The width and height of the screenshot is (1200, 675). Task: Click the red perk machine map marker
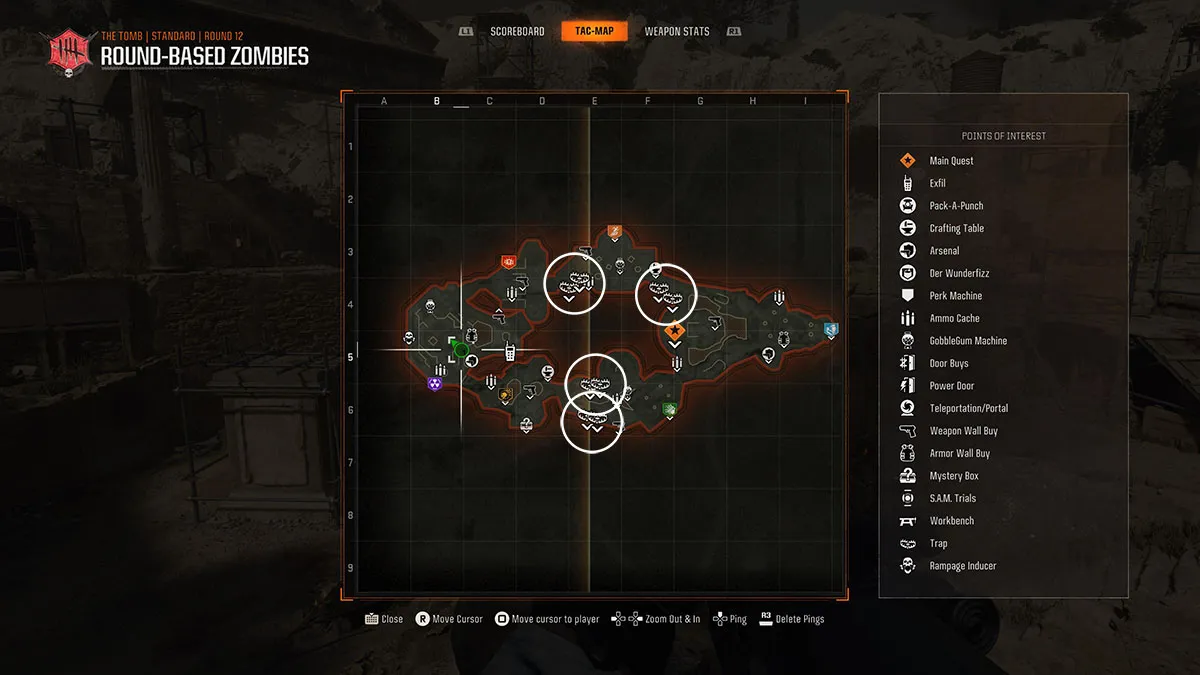tap(508, 262)
